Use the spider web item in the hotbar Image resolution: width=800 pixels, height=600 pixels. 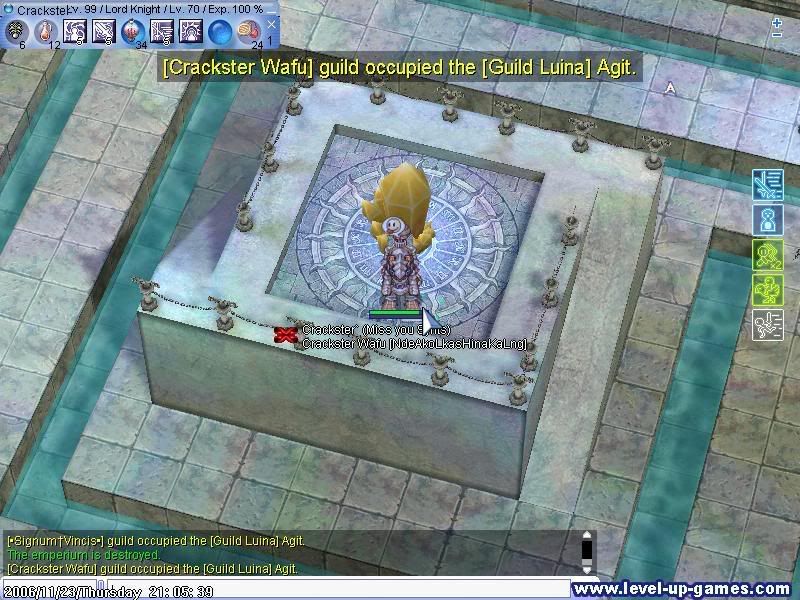point(16,31)
